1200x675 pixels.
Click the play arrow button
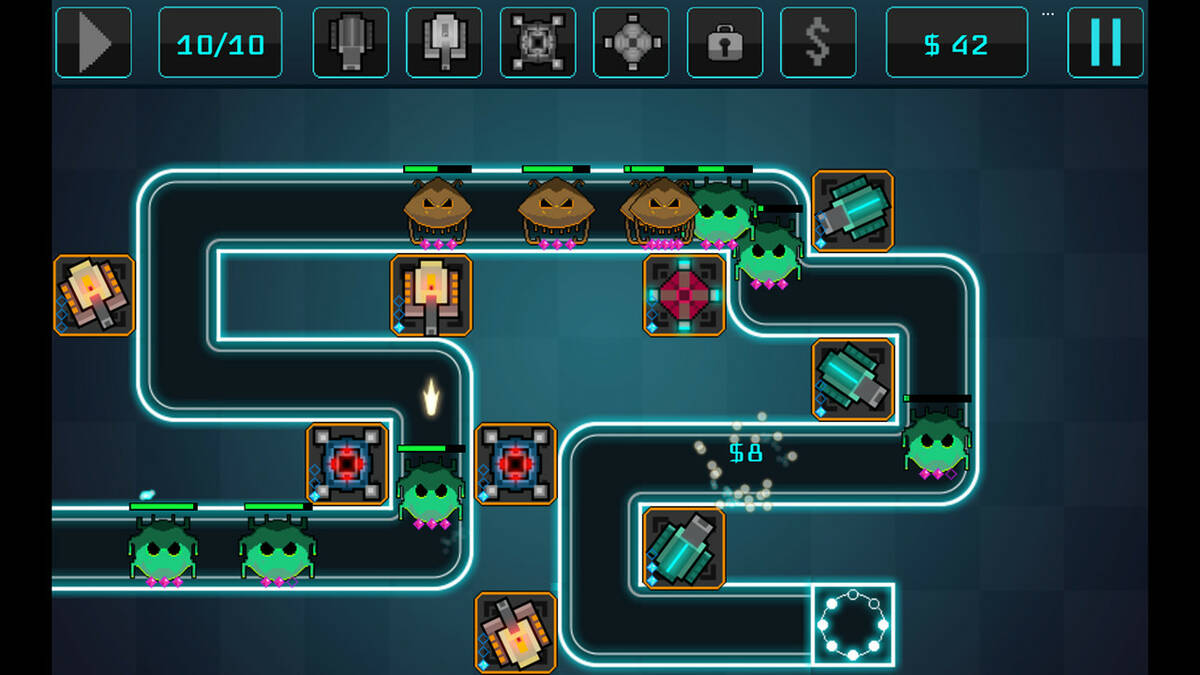click(93, 42)
